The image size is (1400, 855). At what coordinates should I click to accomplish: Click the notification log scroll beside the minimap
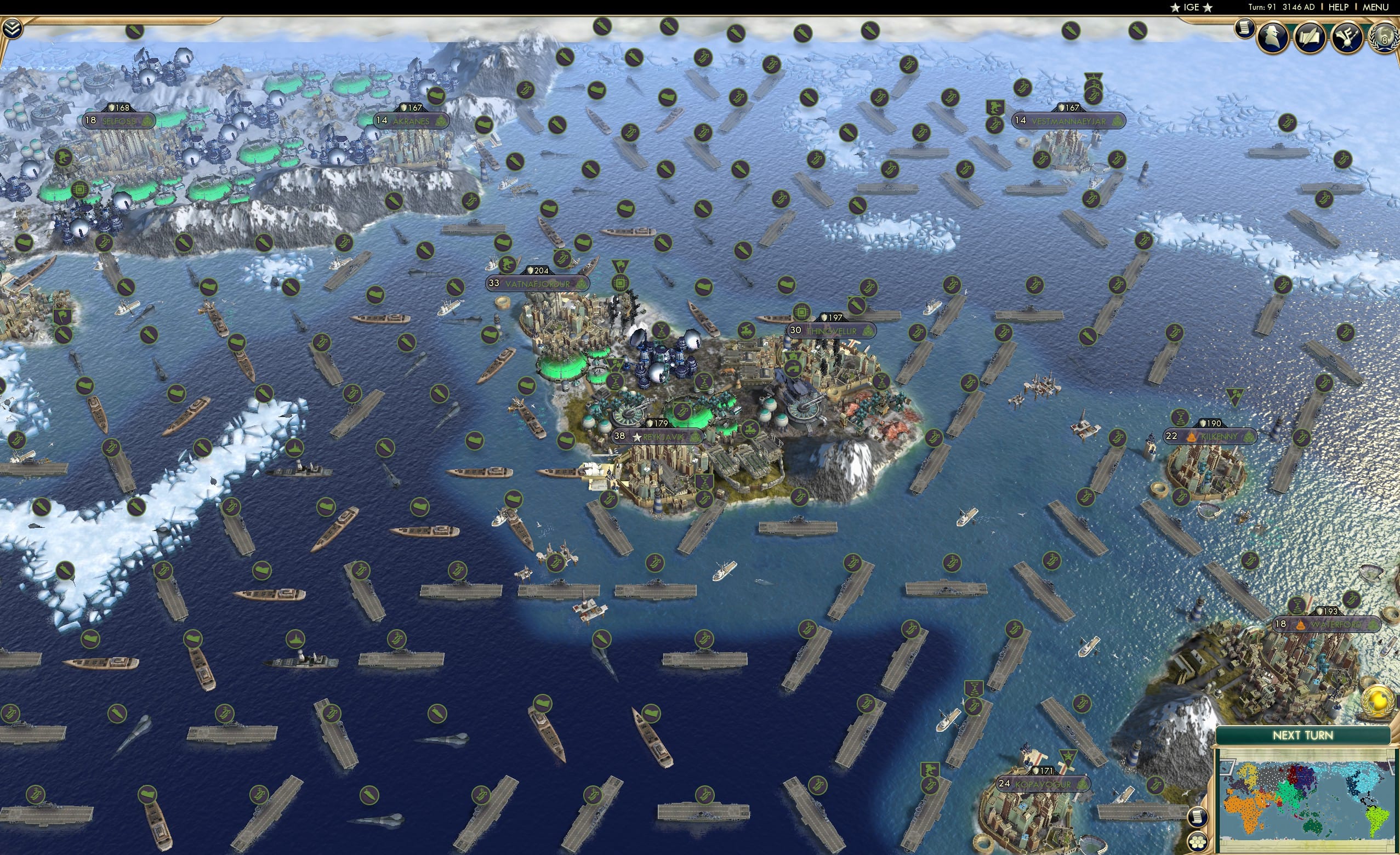pyautogui.click(x=1198, y=818)
